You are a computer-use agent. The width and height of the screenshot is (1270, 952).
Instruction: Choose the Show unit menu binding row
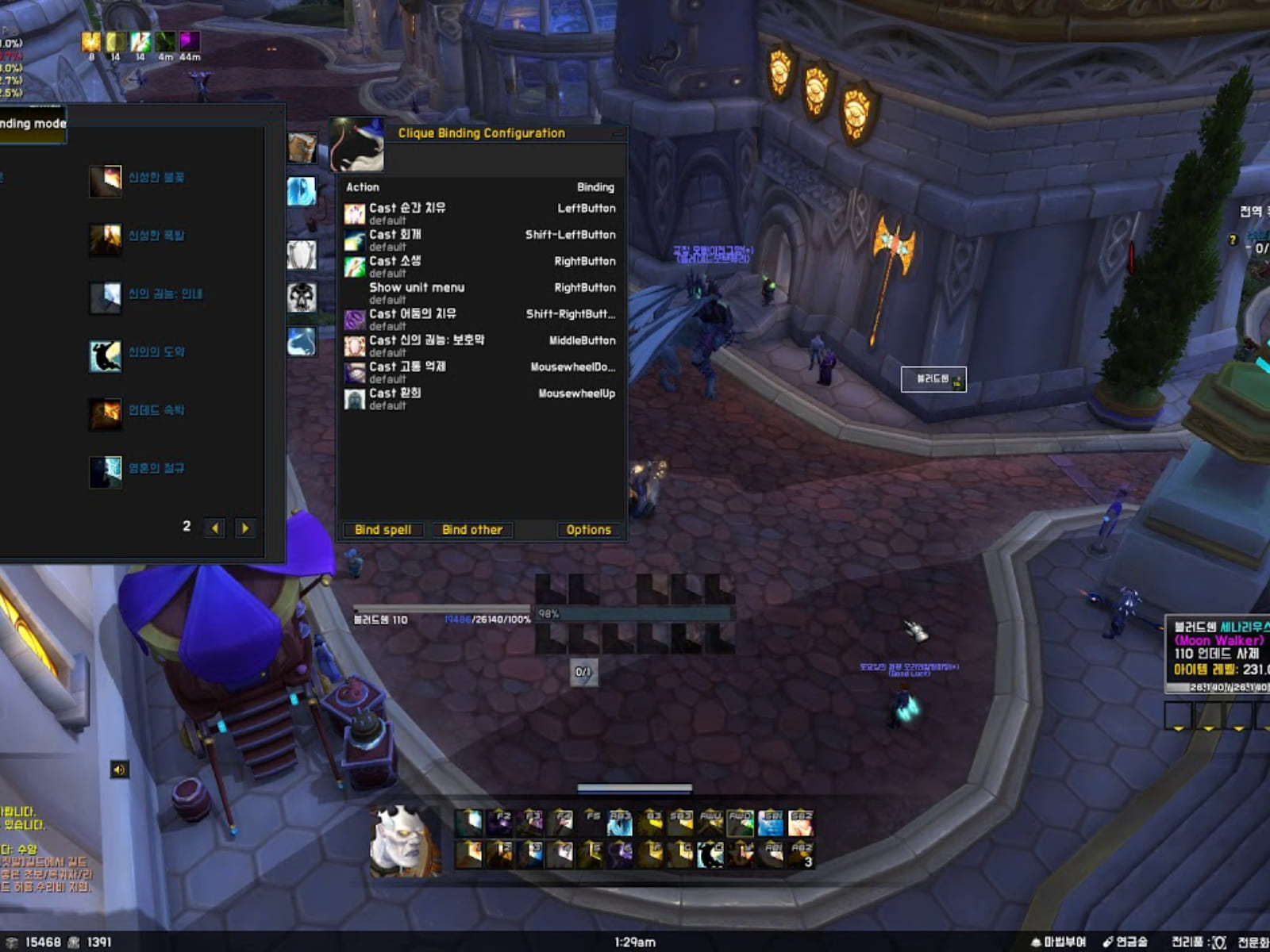click(480, 292)
